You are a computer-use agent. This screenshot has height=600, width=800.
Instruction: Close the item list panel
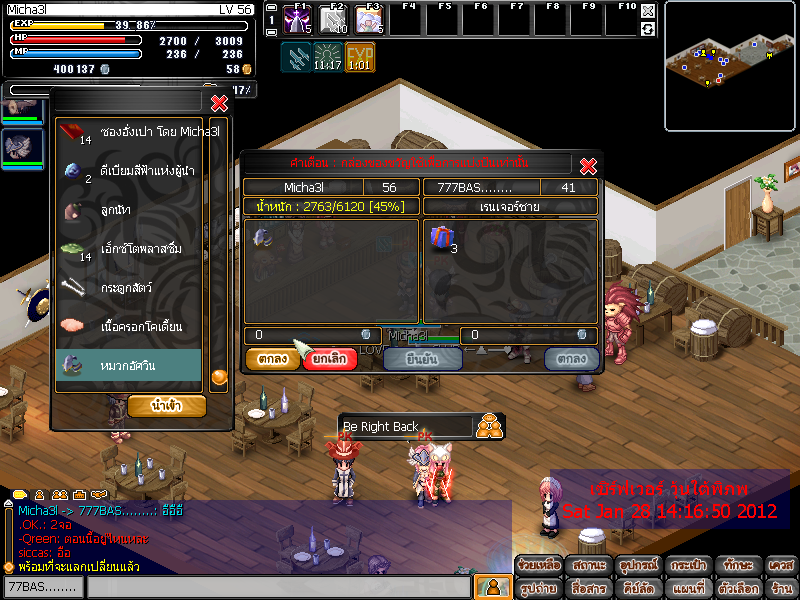point(219,102)
